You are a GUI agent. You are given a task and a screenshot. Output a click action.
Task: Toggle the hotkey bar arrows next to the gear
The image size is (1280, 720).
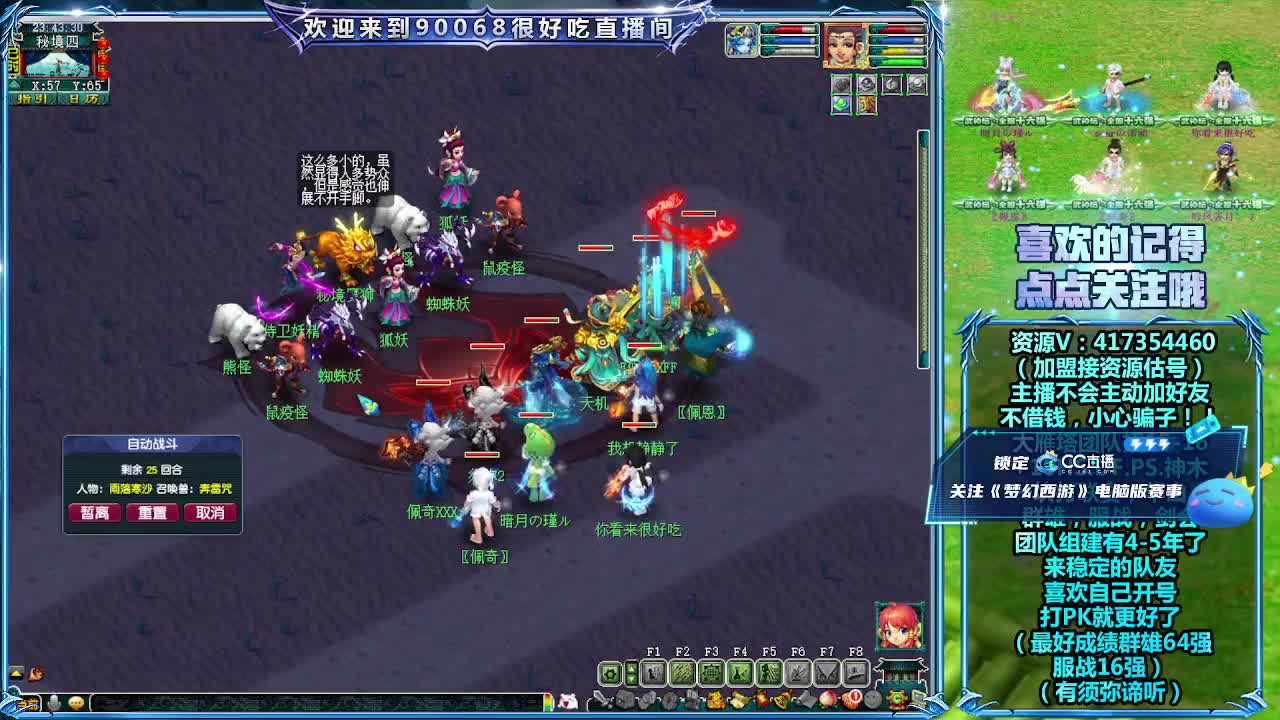click(x=632, y=673)
